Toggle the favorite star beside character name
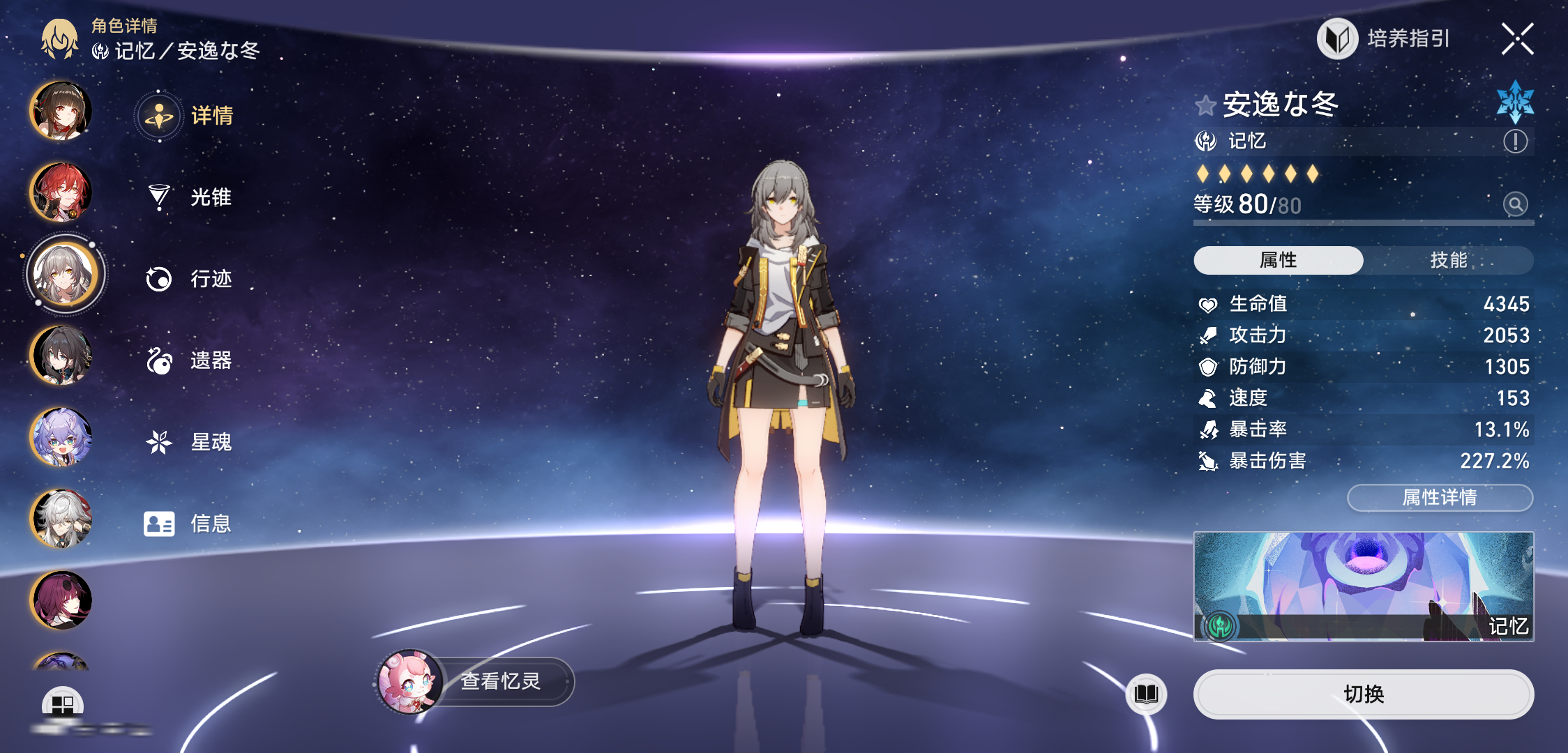 [1205, 106]
